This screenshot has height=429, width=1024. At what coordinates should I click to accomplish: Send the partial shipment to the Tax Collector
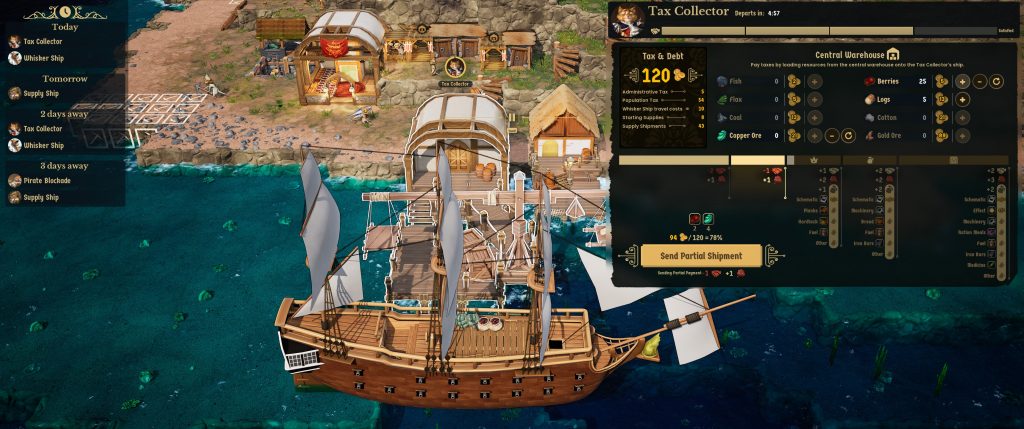point(692,256)
